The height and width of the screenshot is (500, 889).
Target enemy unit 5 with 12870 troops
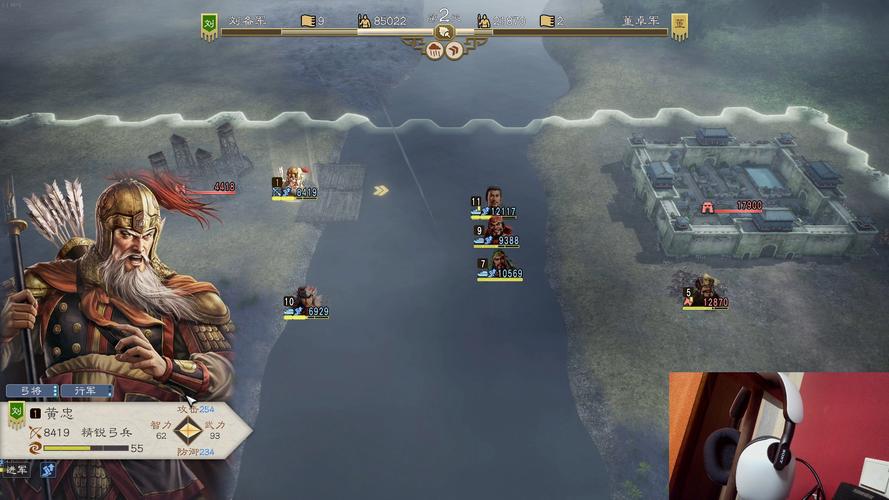707,288
